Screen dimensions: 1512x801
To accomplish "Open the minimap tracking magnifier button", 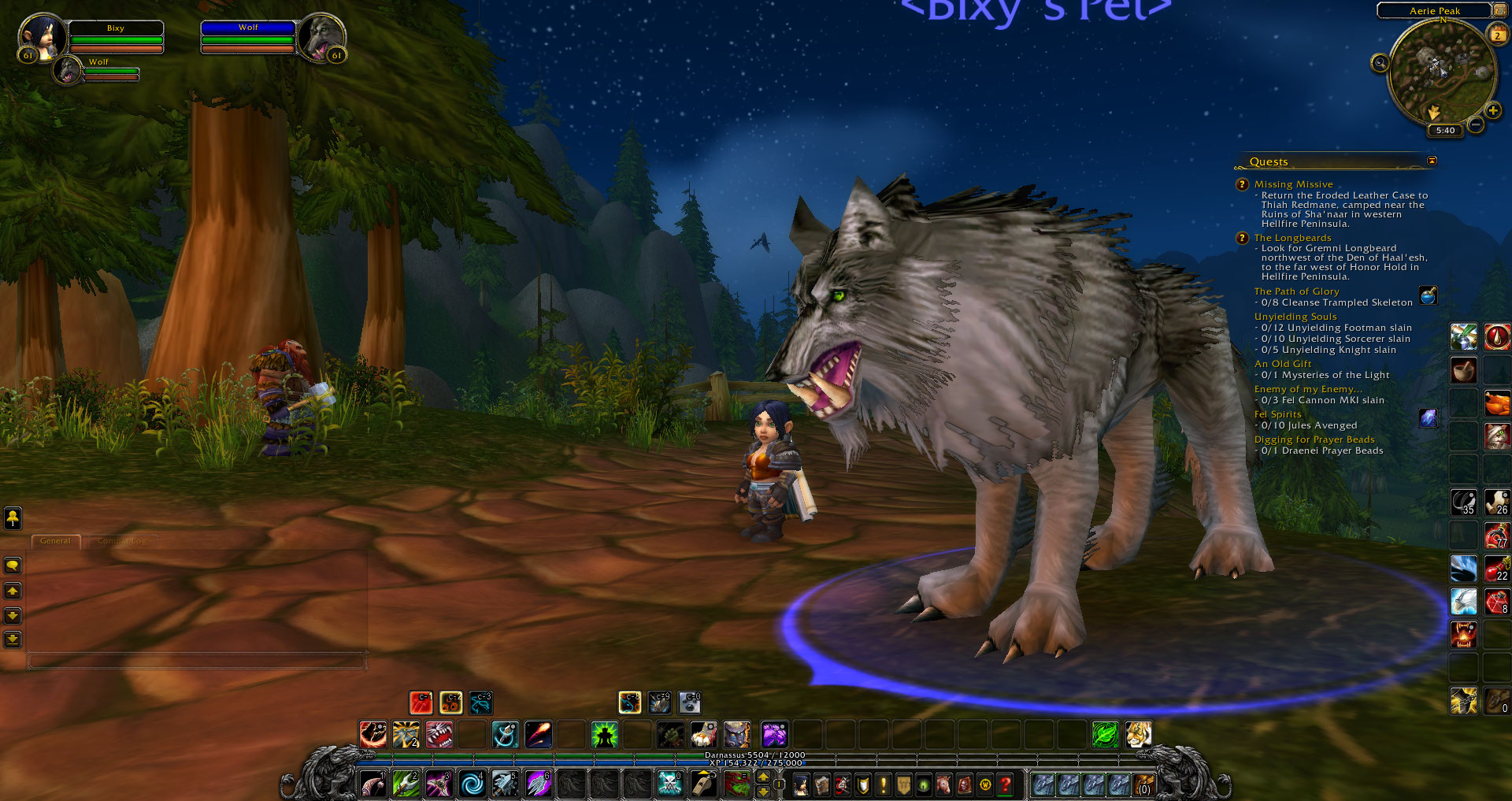I will tap(1380, 63).
